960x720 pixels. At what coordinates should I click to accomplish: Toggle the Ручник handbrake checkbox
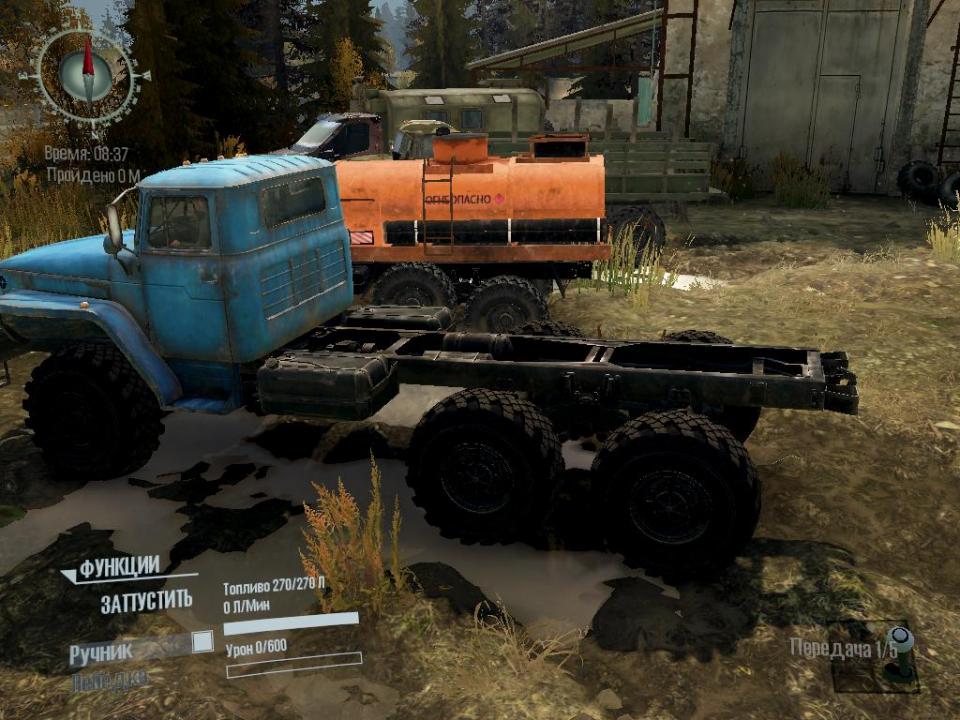(203, 642)
